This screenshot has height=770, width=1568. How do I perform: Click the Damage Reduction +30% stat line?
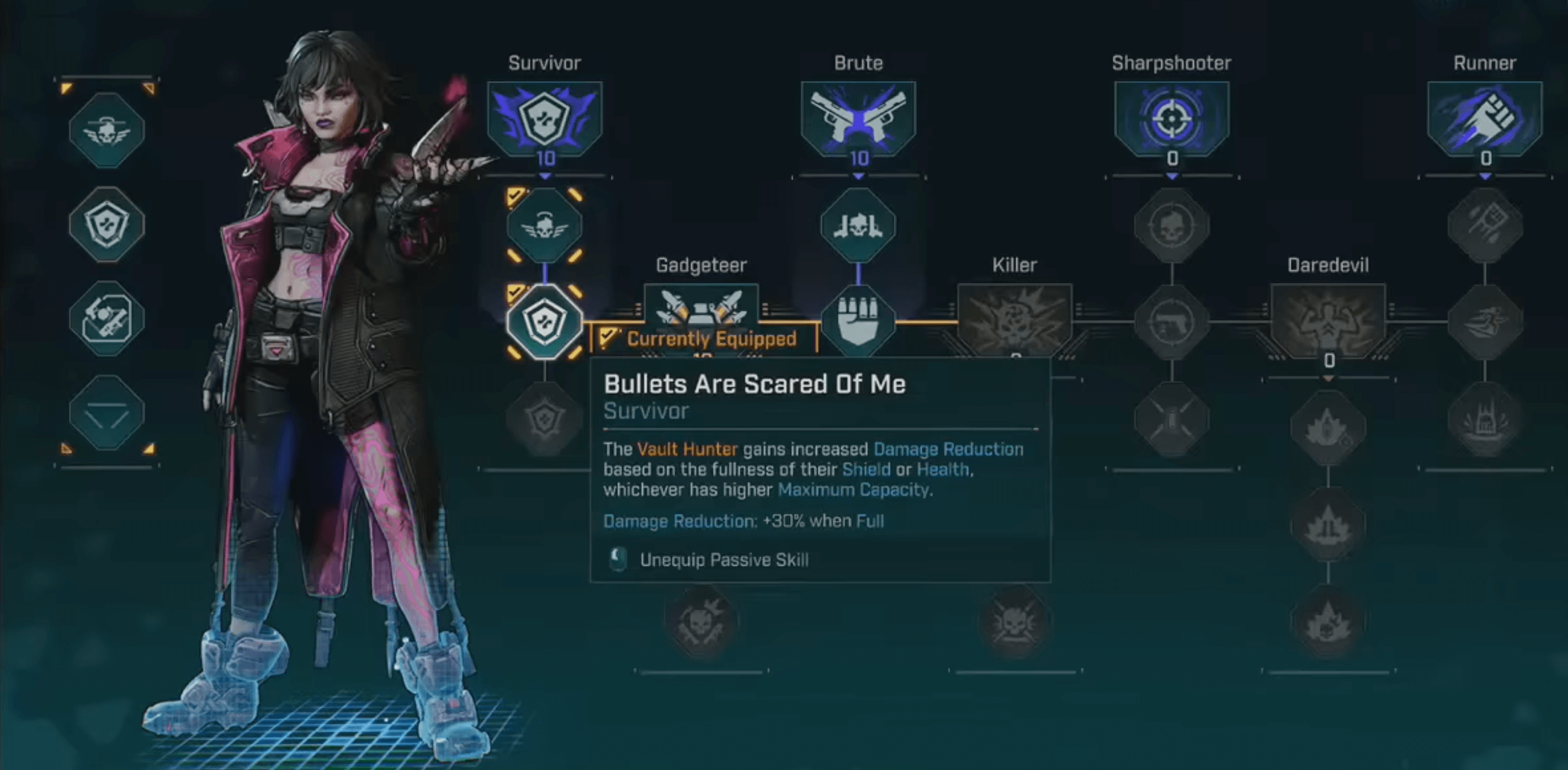click(x=743, y=520)
